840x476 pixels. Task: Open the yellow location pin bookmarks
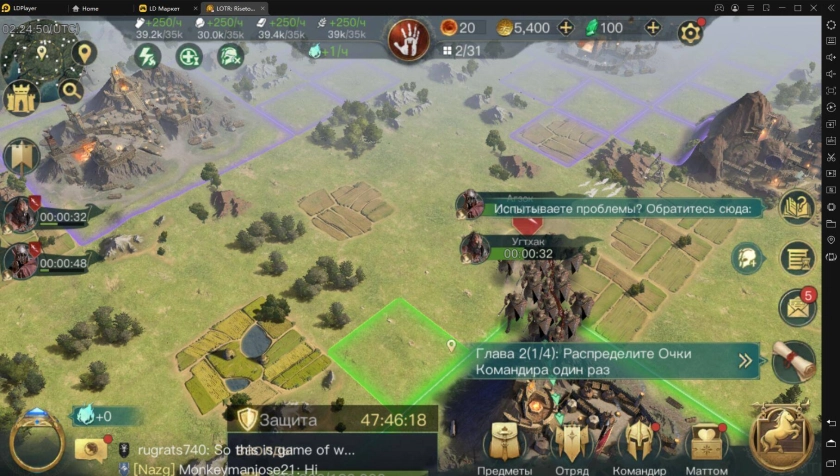[x=84, y=51]
